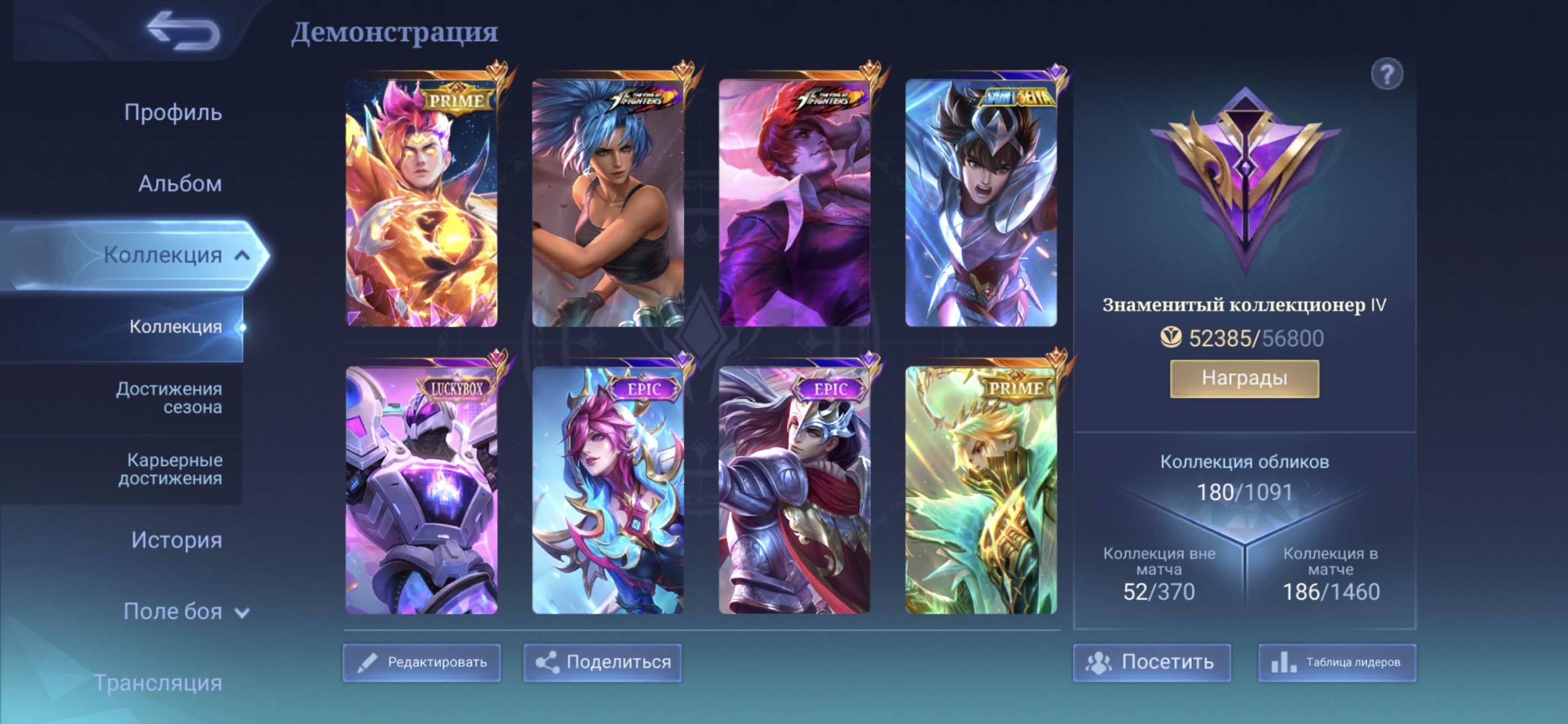Show the История section

[x=176, y=540]
